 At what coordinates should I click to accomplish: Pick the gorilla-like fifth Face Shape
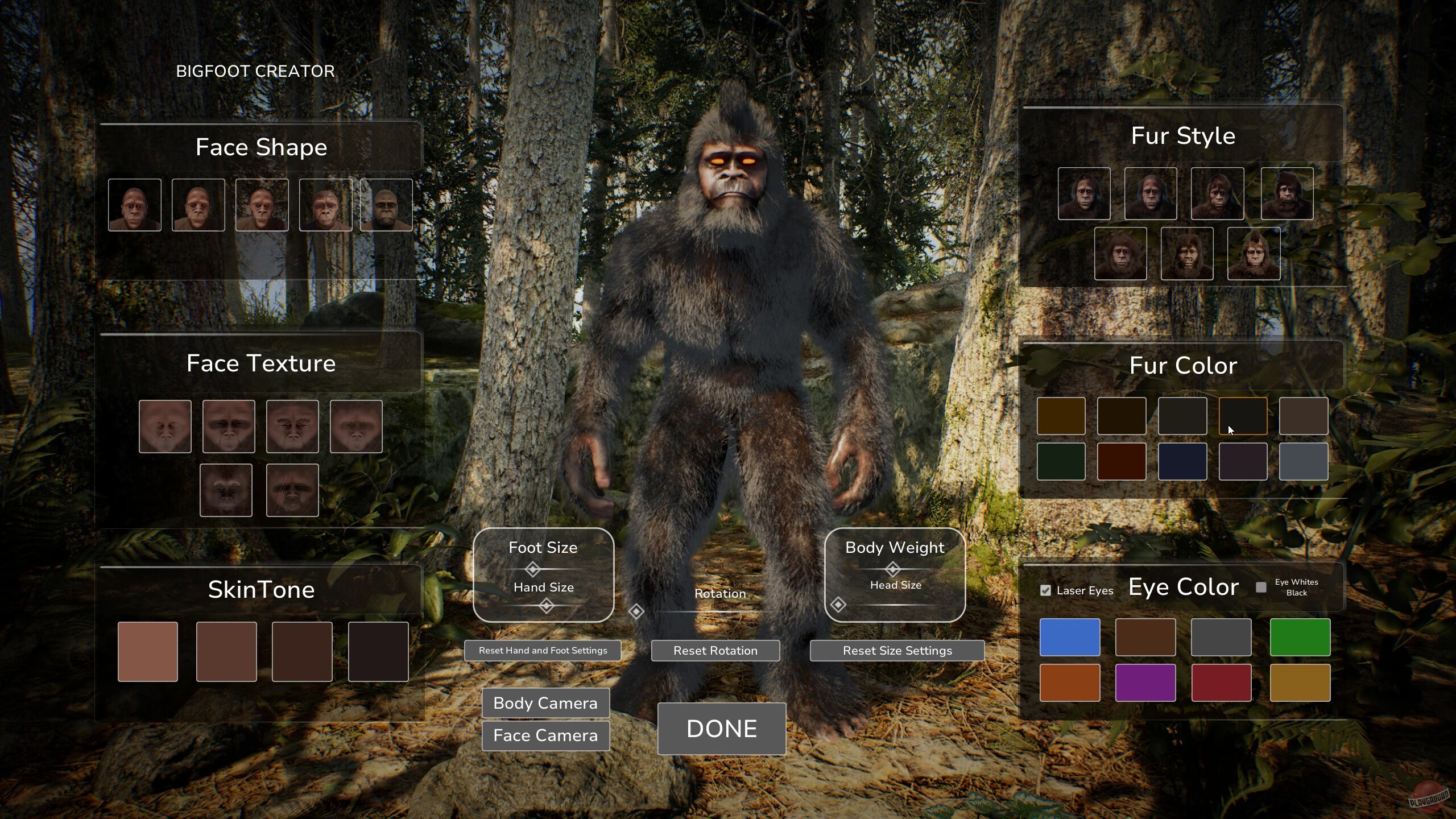coord(386,205)
